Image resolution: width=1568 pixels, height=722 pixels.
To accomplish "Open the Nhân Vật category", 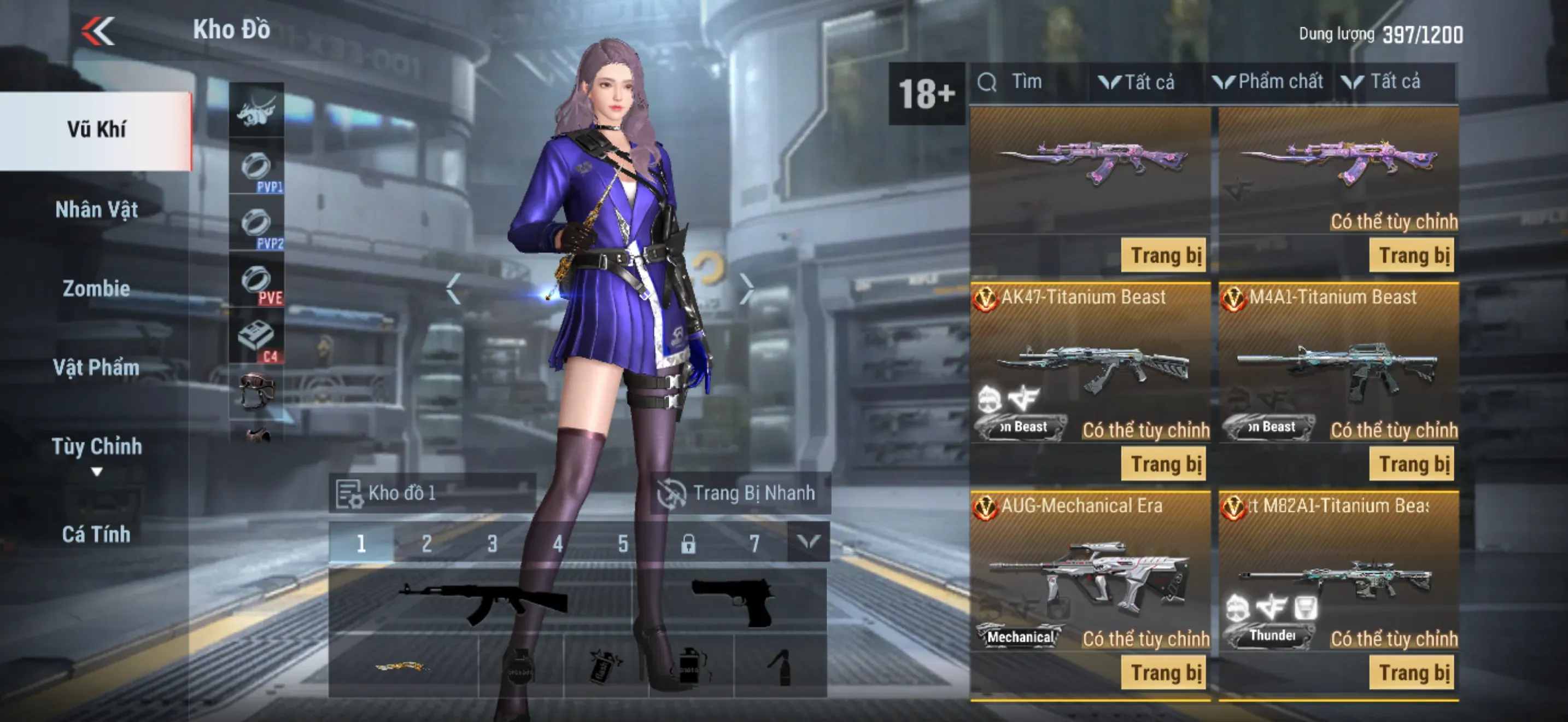I will [x=96, y=210].
